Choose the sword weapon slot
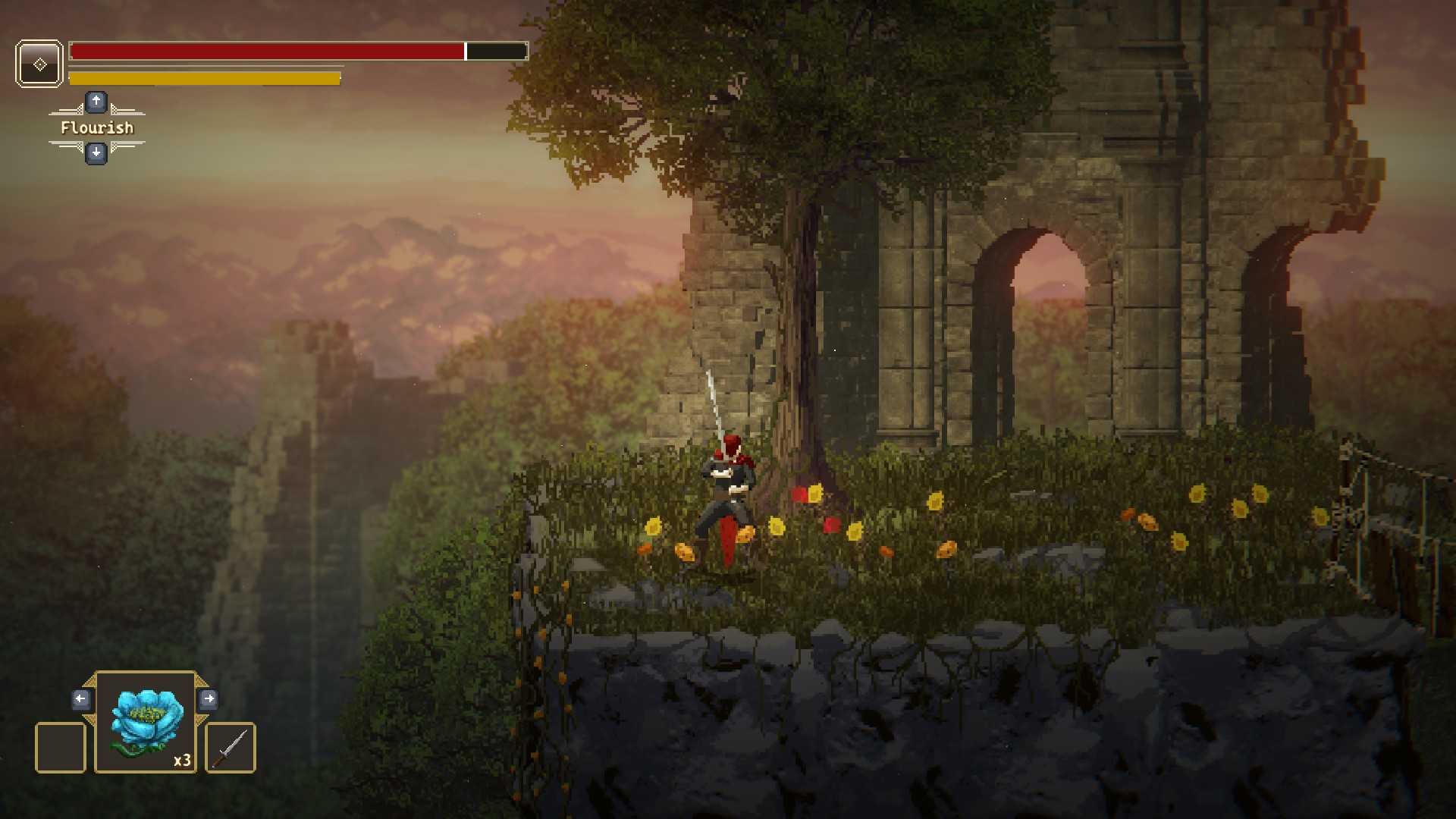The width and height of the screenshot is (1456, 819). point(231,748)
